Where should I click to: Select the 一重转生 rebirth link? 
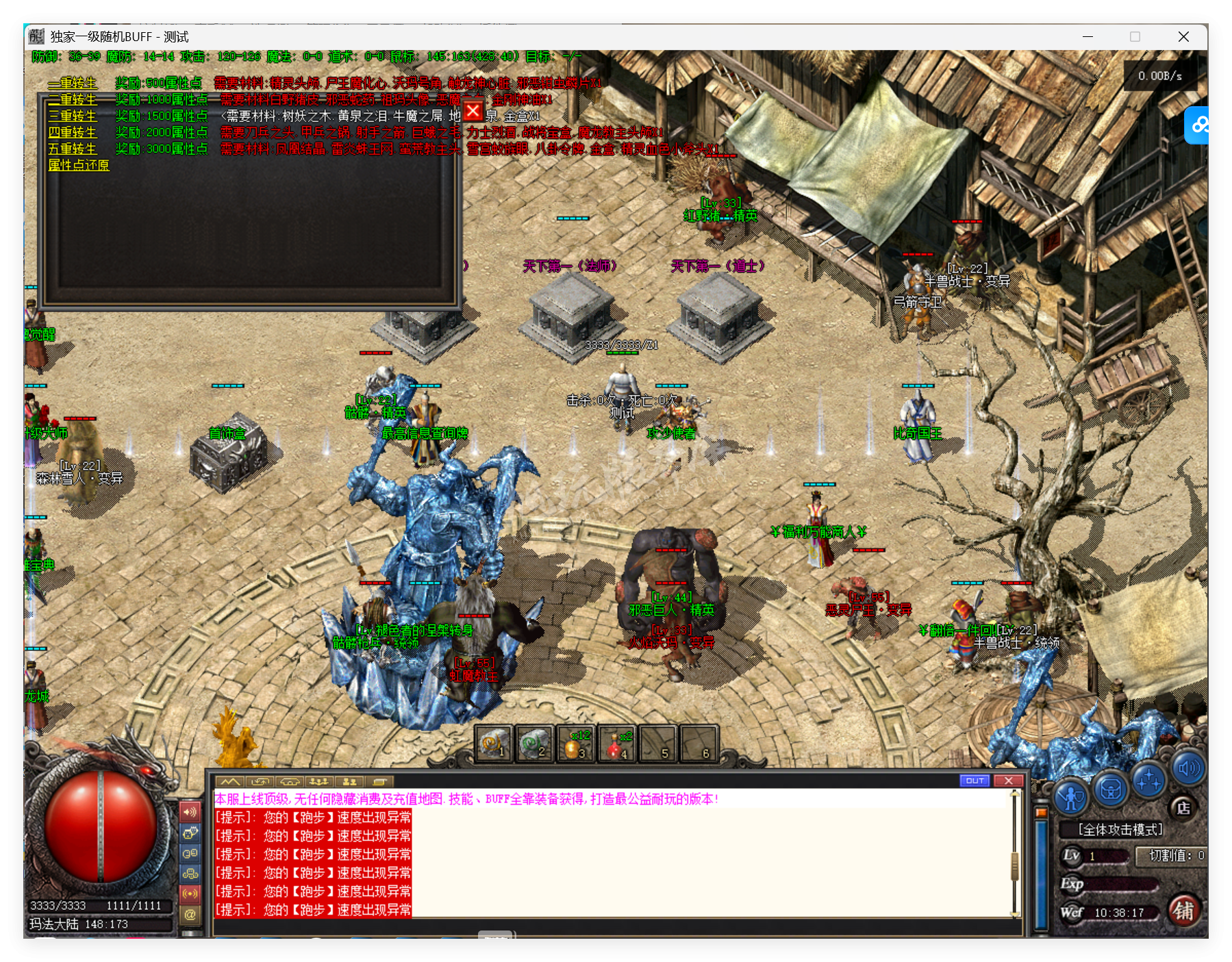73,83
